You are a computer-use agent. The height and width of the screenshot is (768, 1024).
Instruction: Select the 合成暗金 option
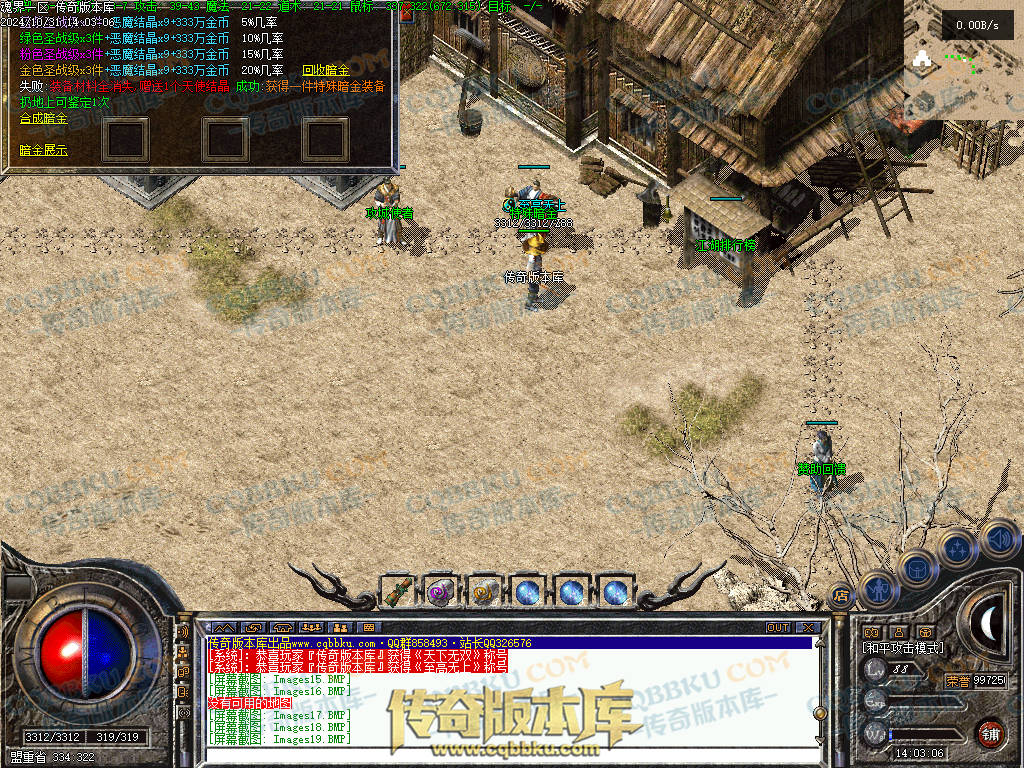pyautogui.click(x=43, y=118)
